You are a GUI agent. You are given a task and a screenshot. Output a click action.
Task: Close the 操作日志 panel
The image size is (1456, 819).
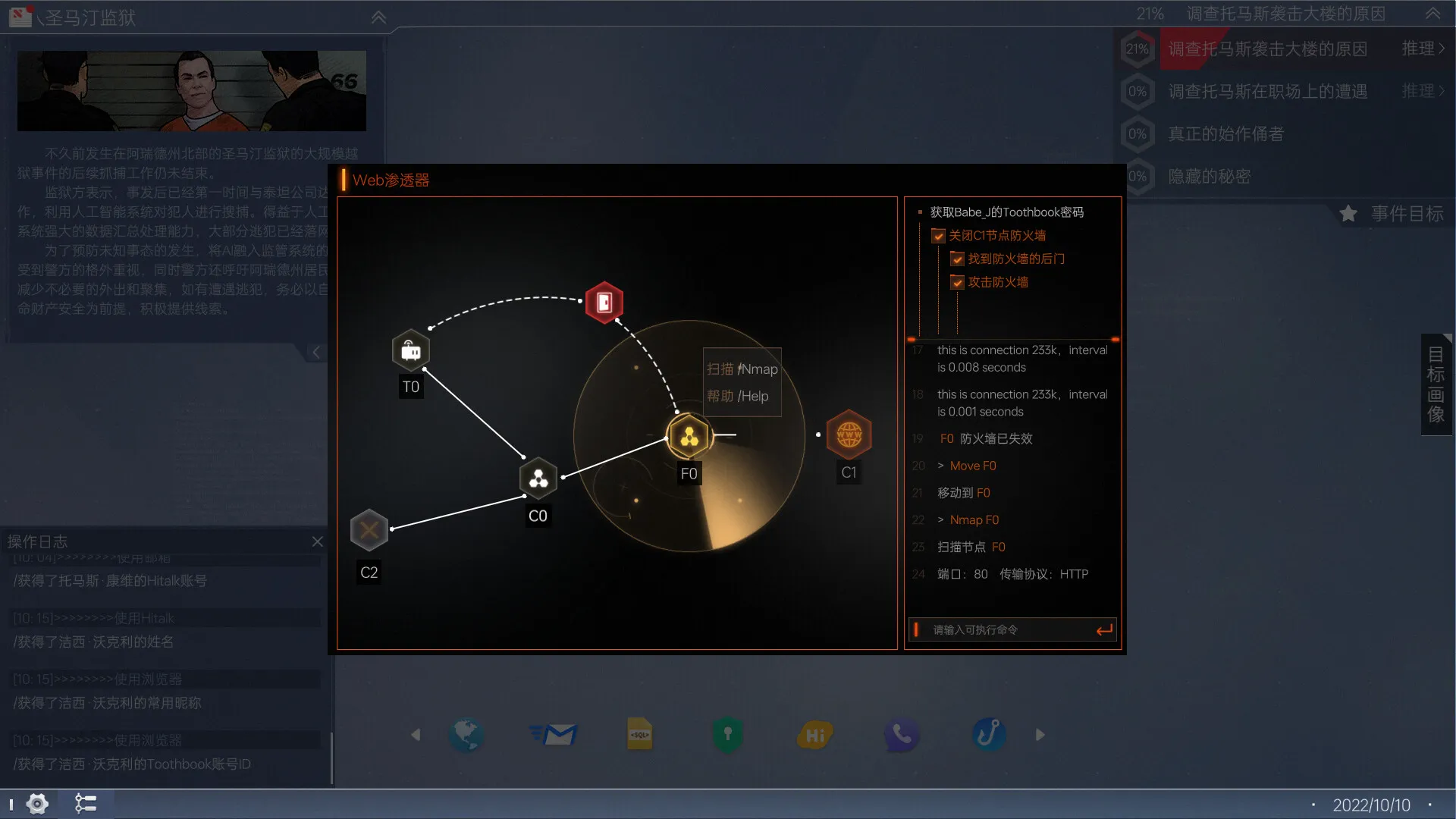click(x=318, y=541)
